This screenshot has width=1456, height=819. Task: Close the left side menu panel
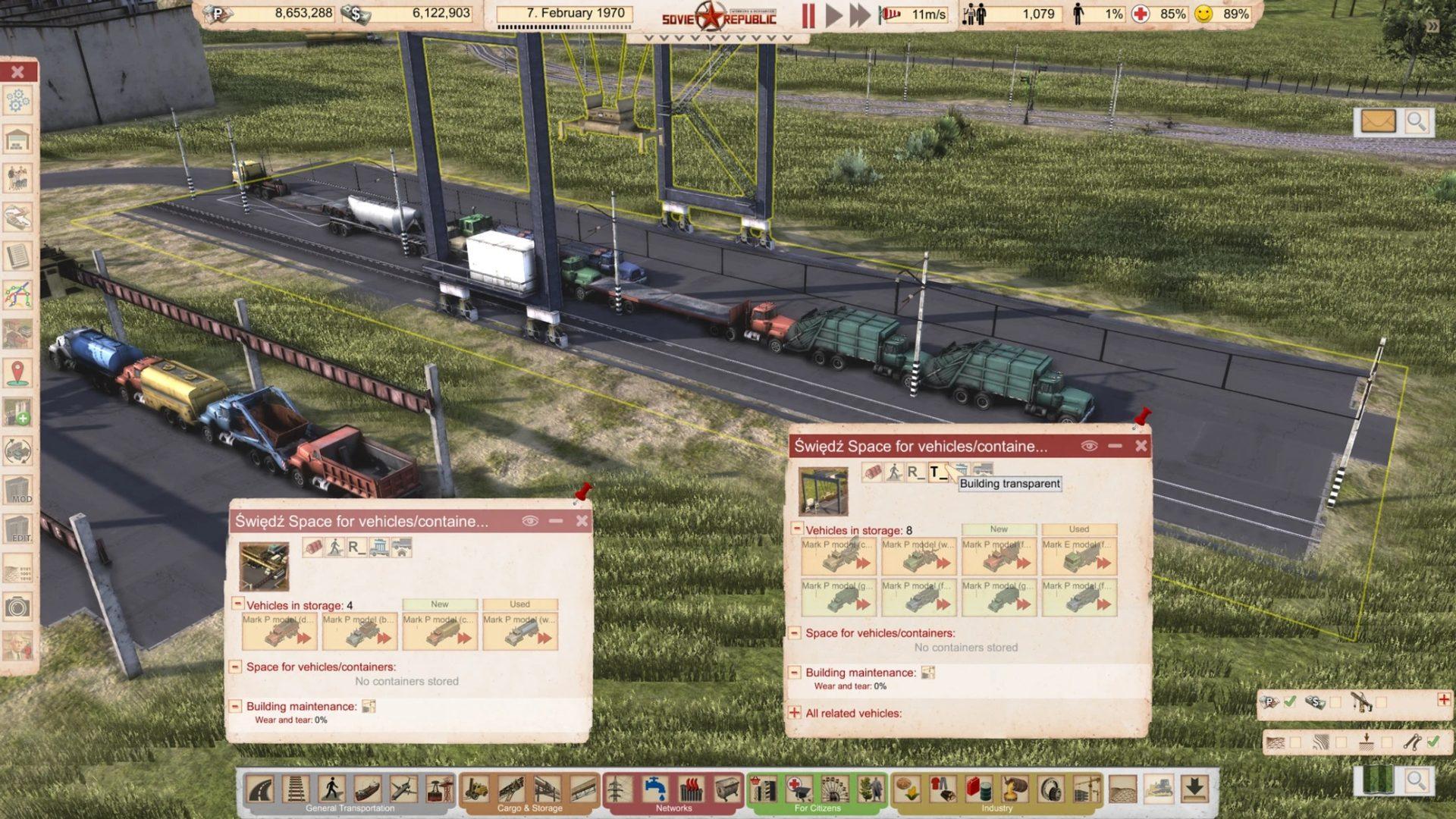[x=18, y=72]
